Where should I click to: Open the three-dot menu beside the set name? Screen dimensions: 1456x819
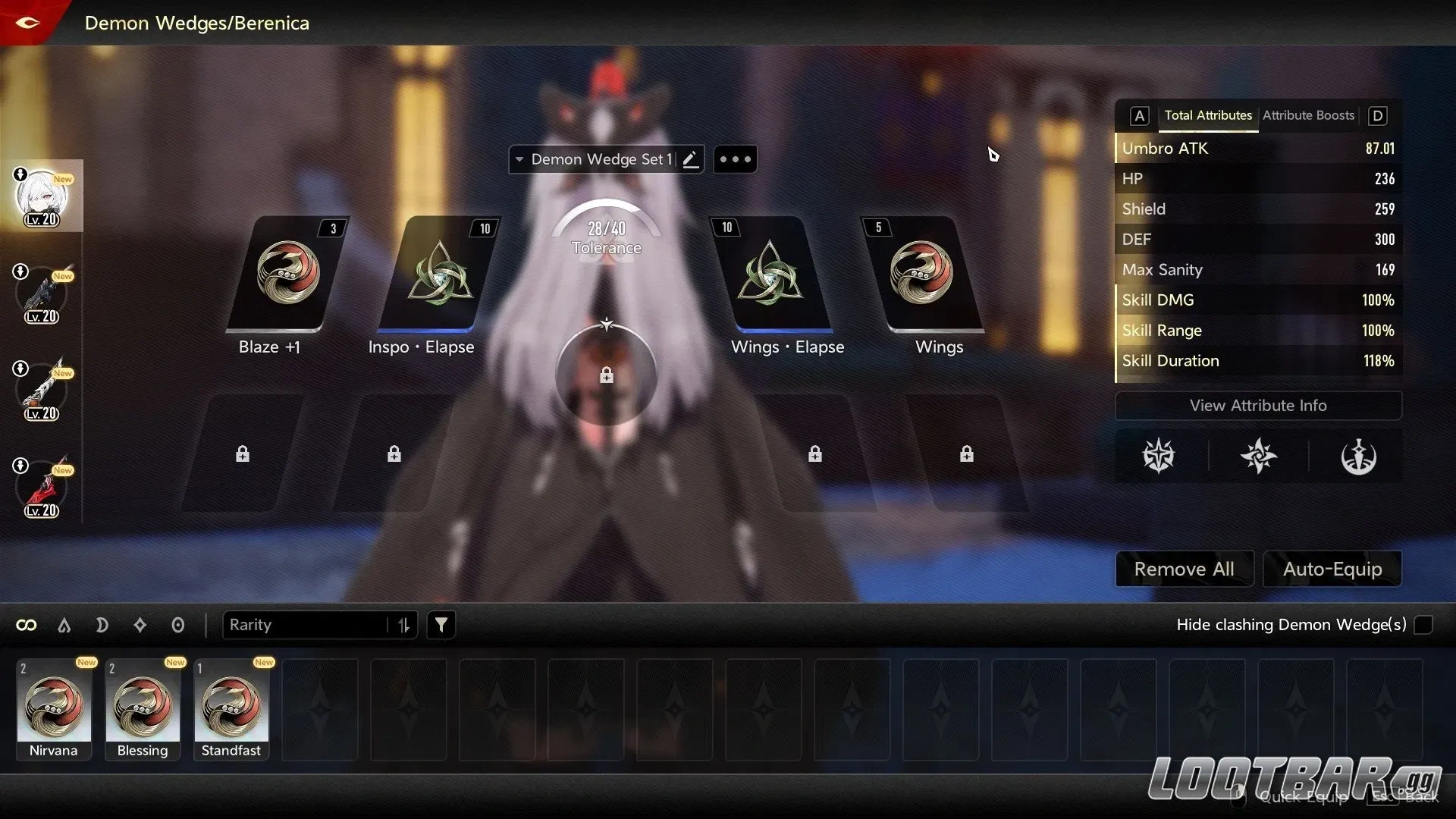pyautogui.click(x=735, y=158)
